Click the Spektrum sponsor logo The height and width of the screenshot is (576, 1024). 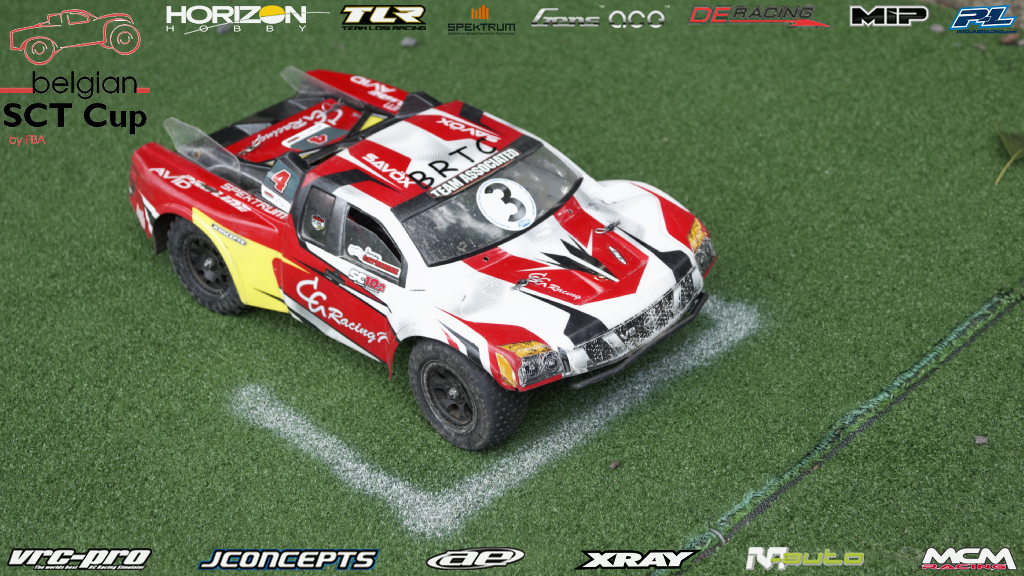[481, 20]
